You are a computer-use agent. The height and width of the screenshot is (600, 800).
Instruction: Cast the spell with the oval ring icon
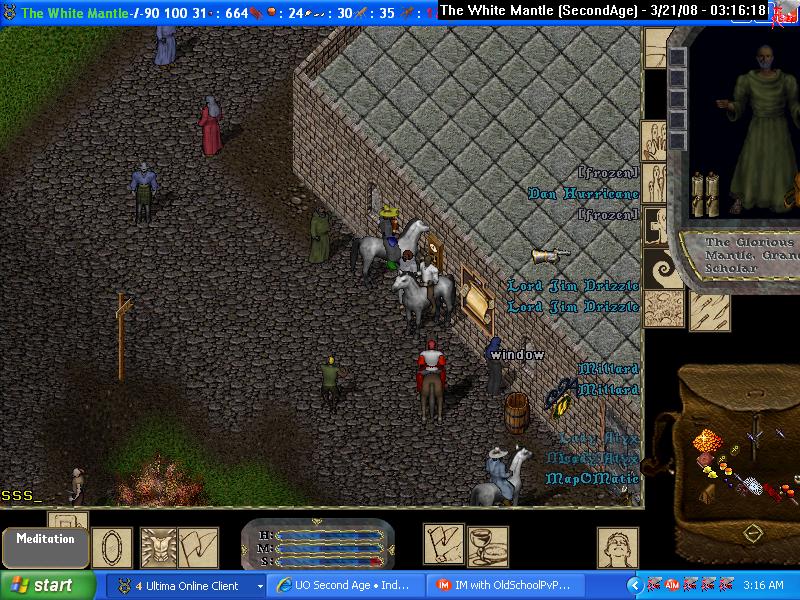pyautogui.click(x=112, y=548)
